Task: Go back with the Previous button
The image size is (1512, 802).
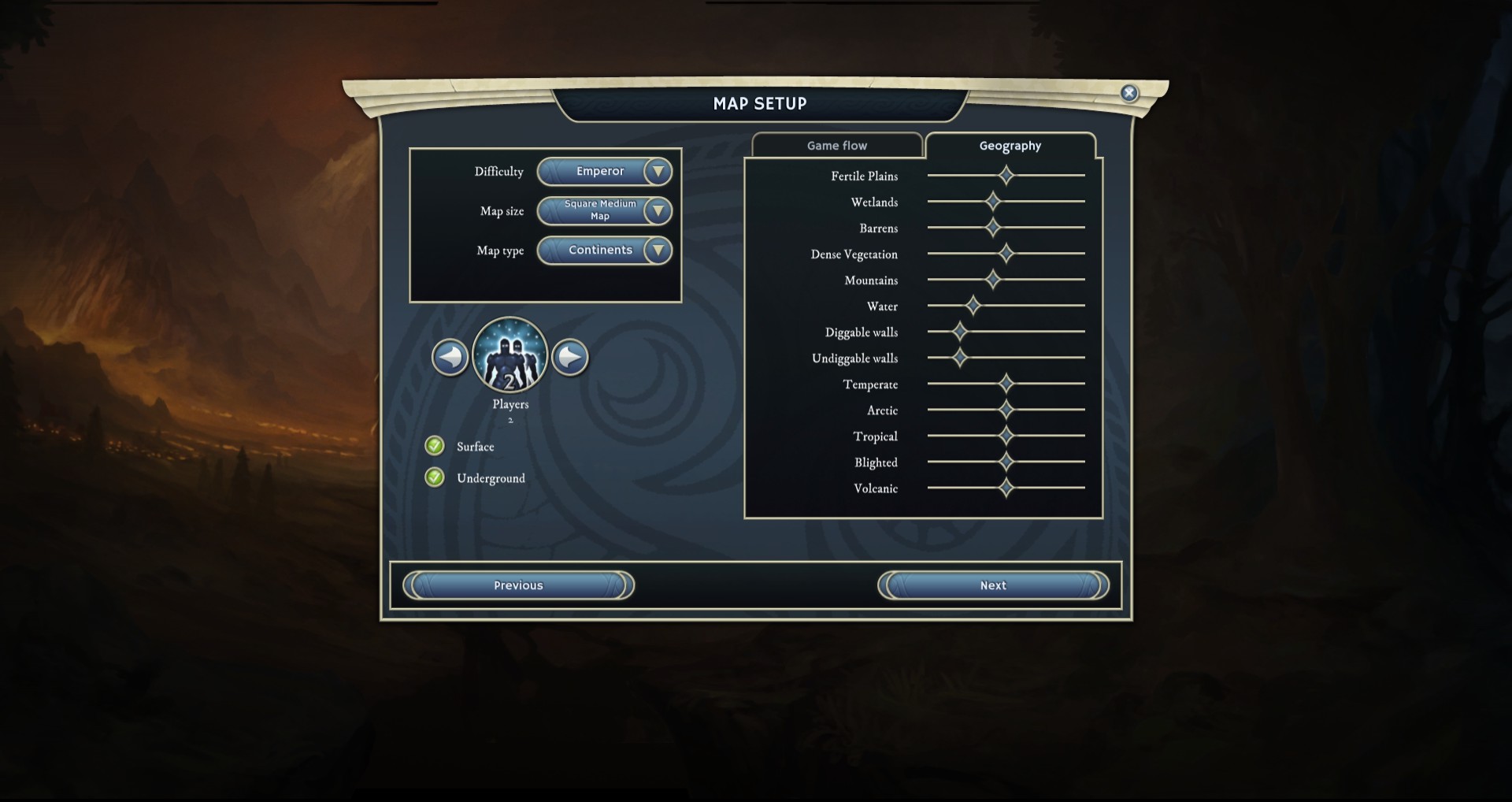Action: [518, 585]
